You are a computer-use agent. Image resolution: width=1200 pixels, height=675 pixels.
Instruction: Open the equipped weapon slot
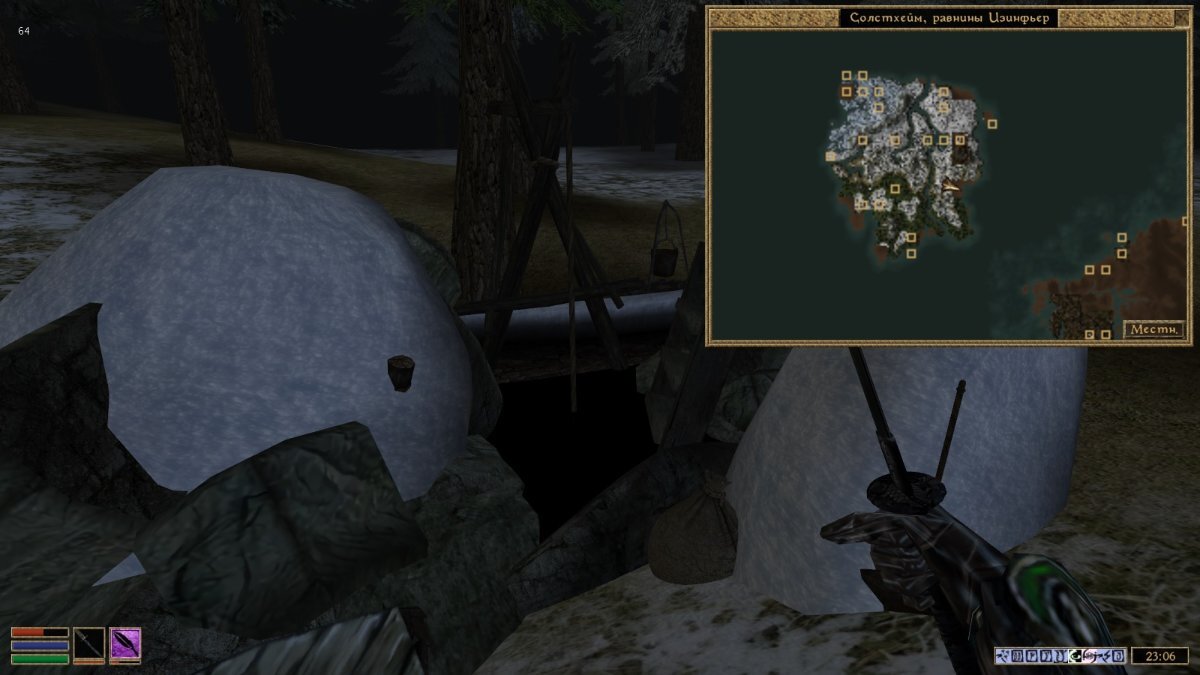point(89,644)
